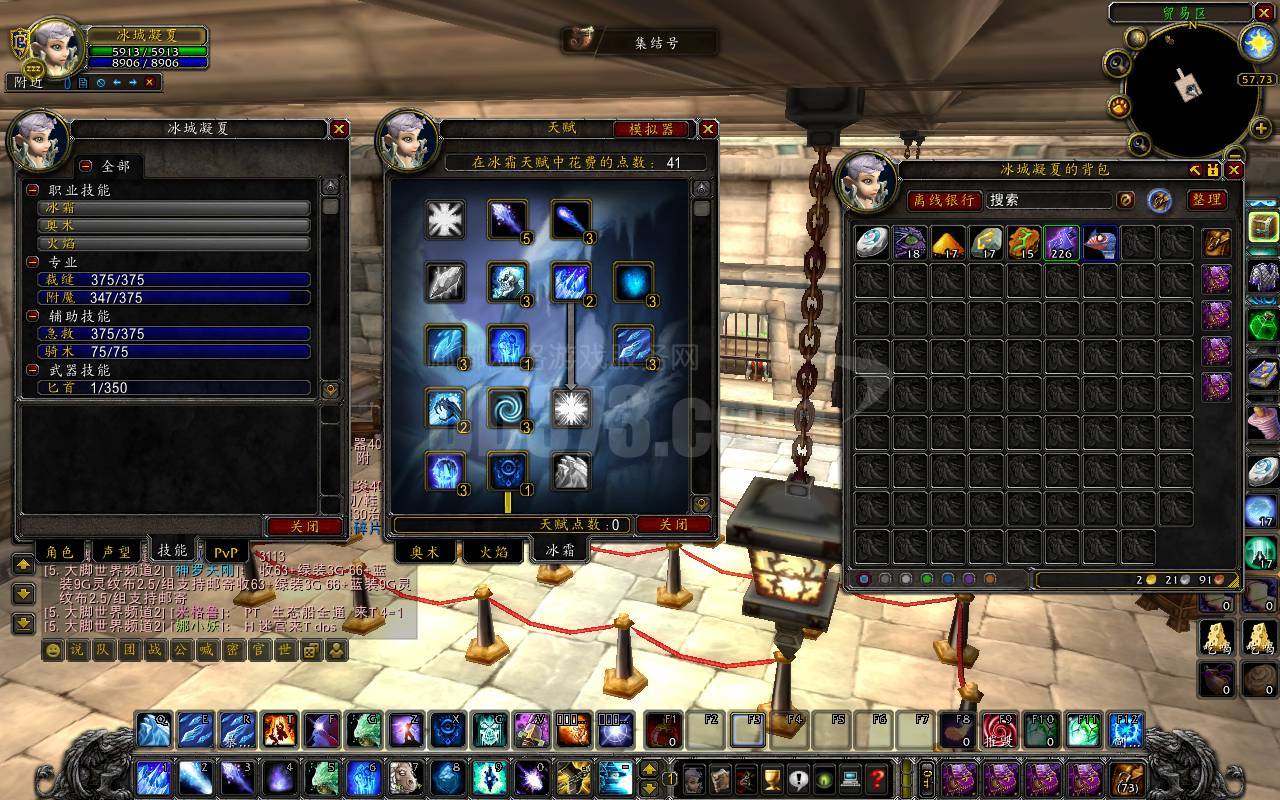Switch to the 奥术 talent tab
This screenshot has height=800, width=1280.
(x=426, y=551)
